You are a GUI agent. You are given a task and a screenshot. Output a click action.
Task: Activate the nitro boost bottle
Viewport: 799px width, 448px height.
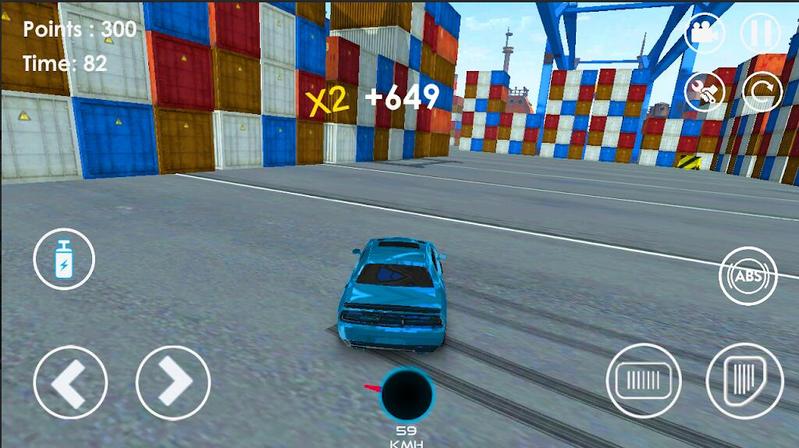click(x=64, y=259)
